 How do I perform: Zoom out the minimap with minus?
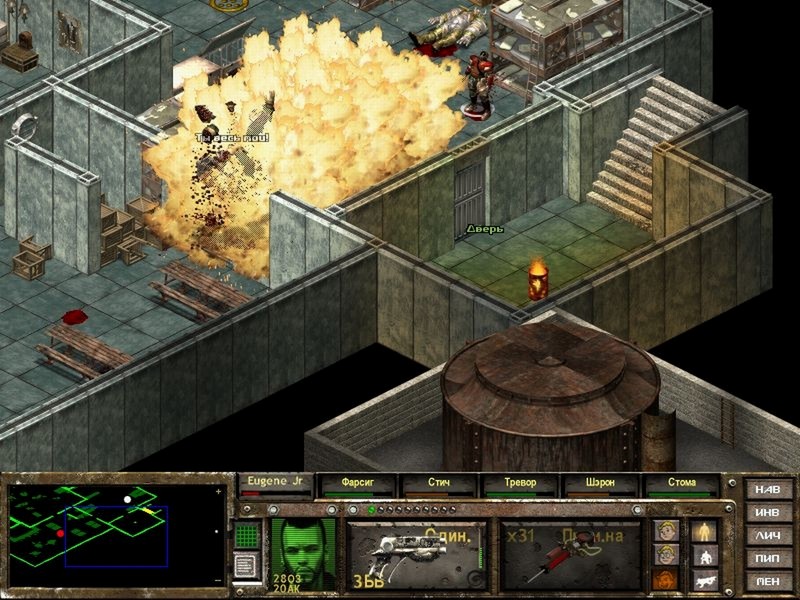click(x=220, y=580)
